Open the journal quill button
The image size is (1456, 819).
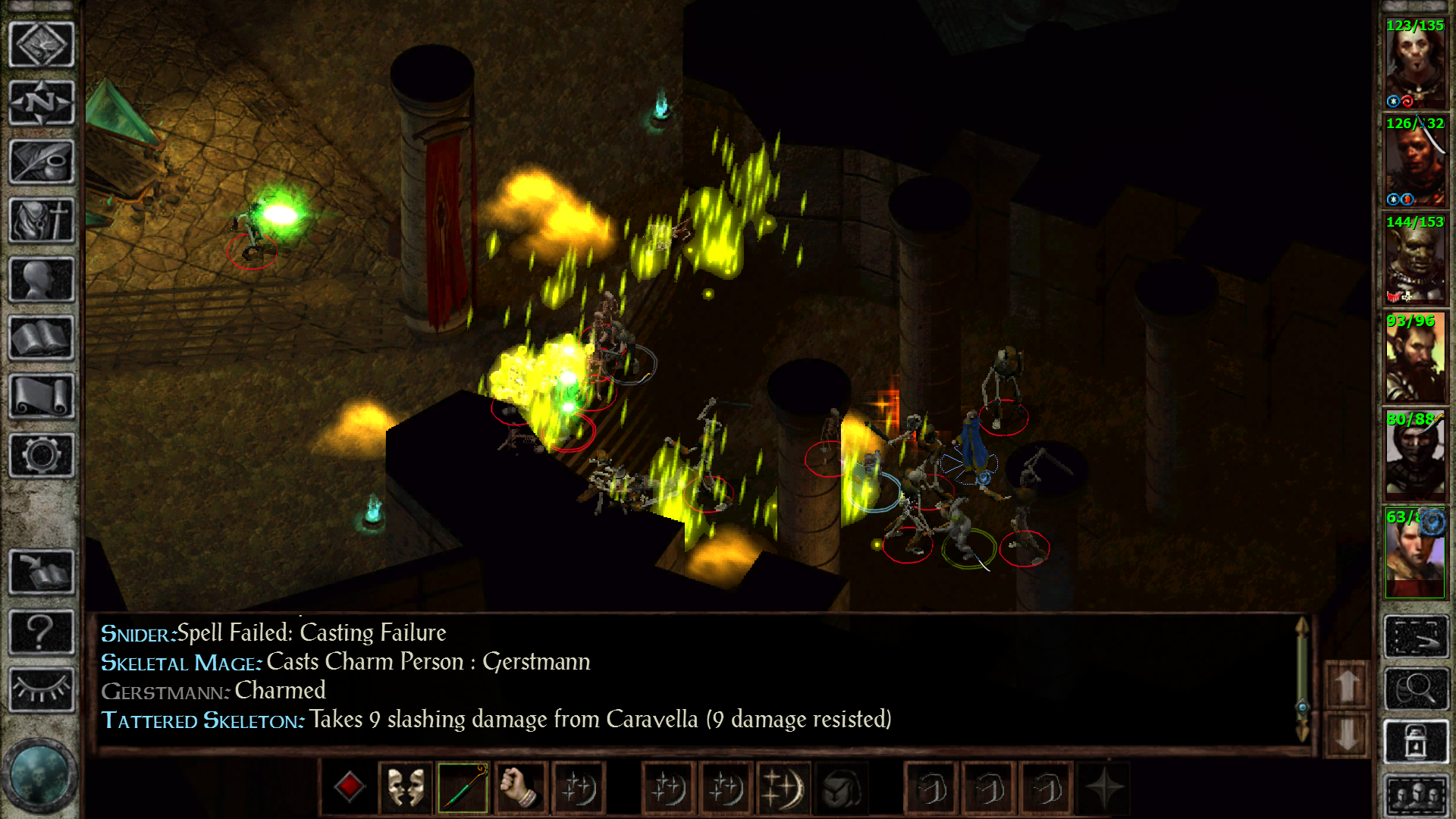(x=41, y=162)
